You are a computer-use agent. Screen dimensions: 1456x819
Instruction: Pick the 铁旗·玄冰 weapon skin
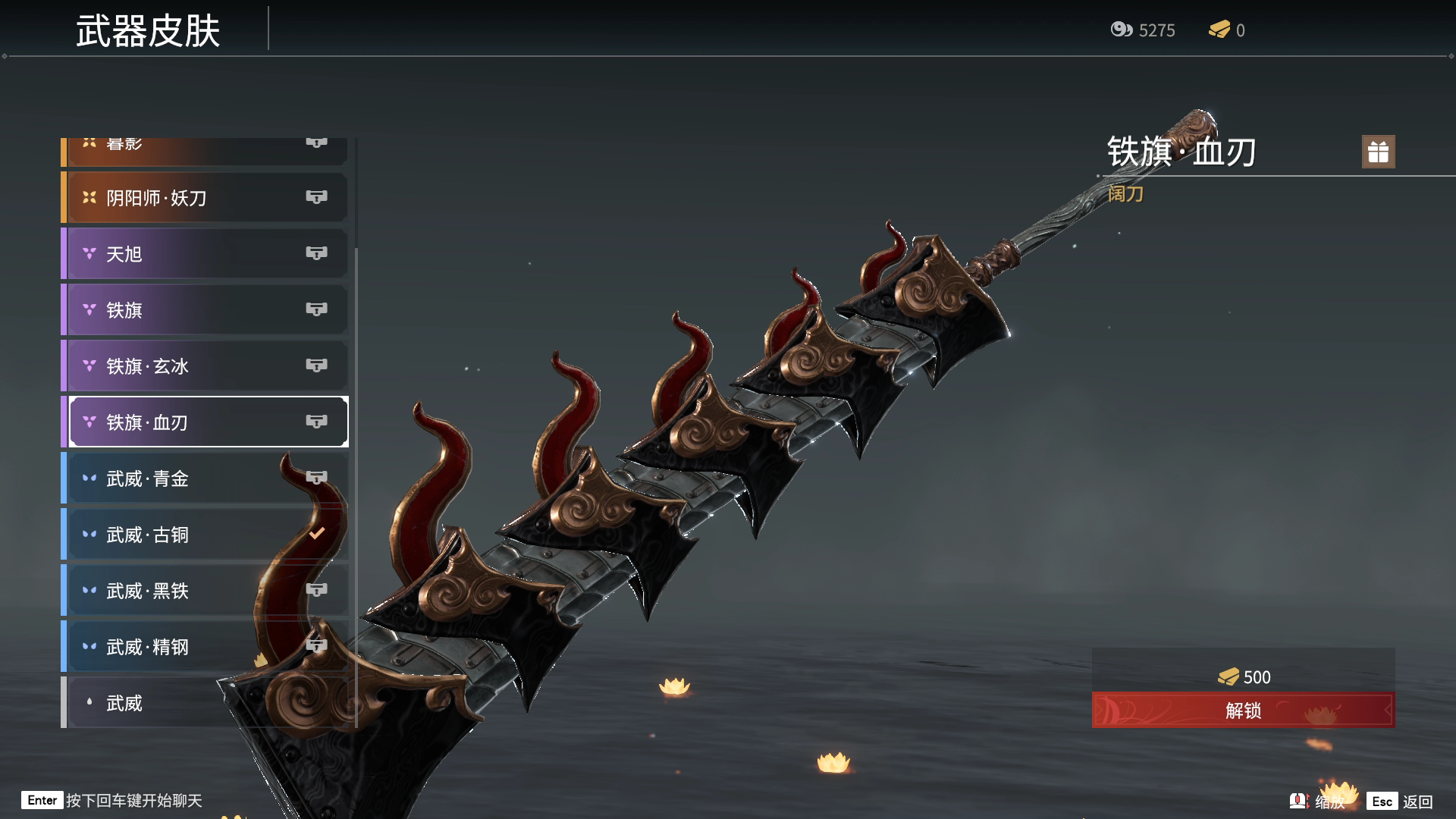(x=205, y=366)
